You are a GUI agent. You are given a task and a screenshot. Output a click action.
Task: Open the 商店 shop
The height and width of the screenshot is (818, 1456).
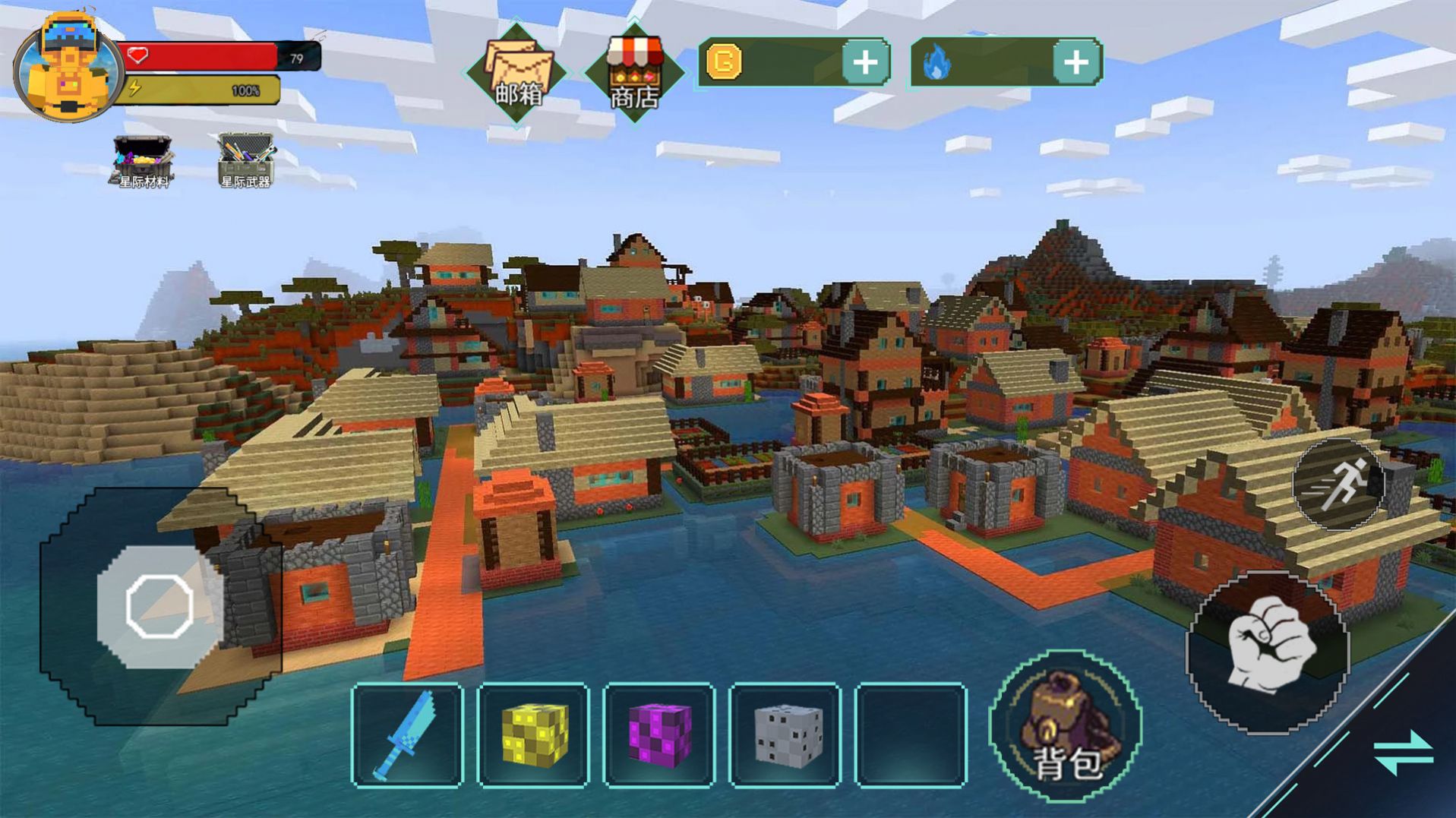(634, 74)
